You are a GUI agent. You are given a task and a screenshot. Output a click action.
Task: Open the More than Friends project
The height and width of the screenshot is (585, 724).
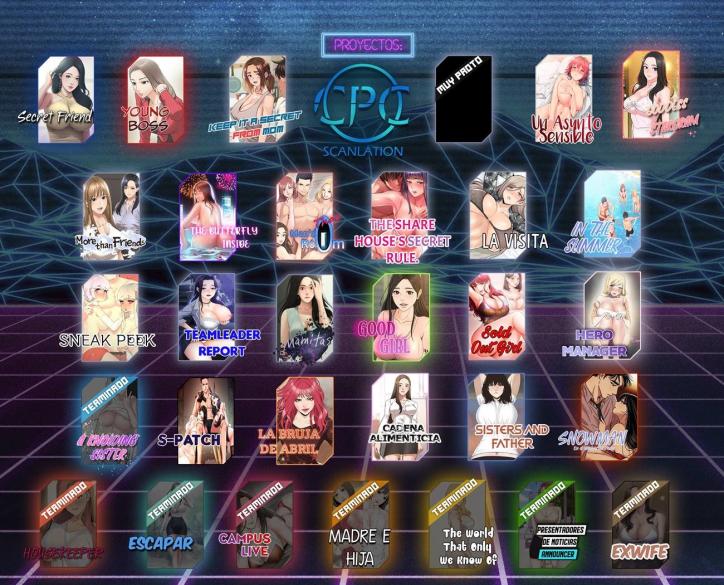click(x=111, y=216)
